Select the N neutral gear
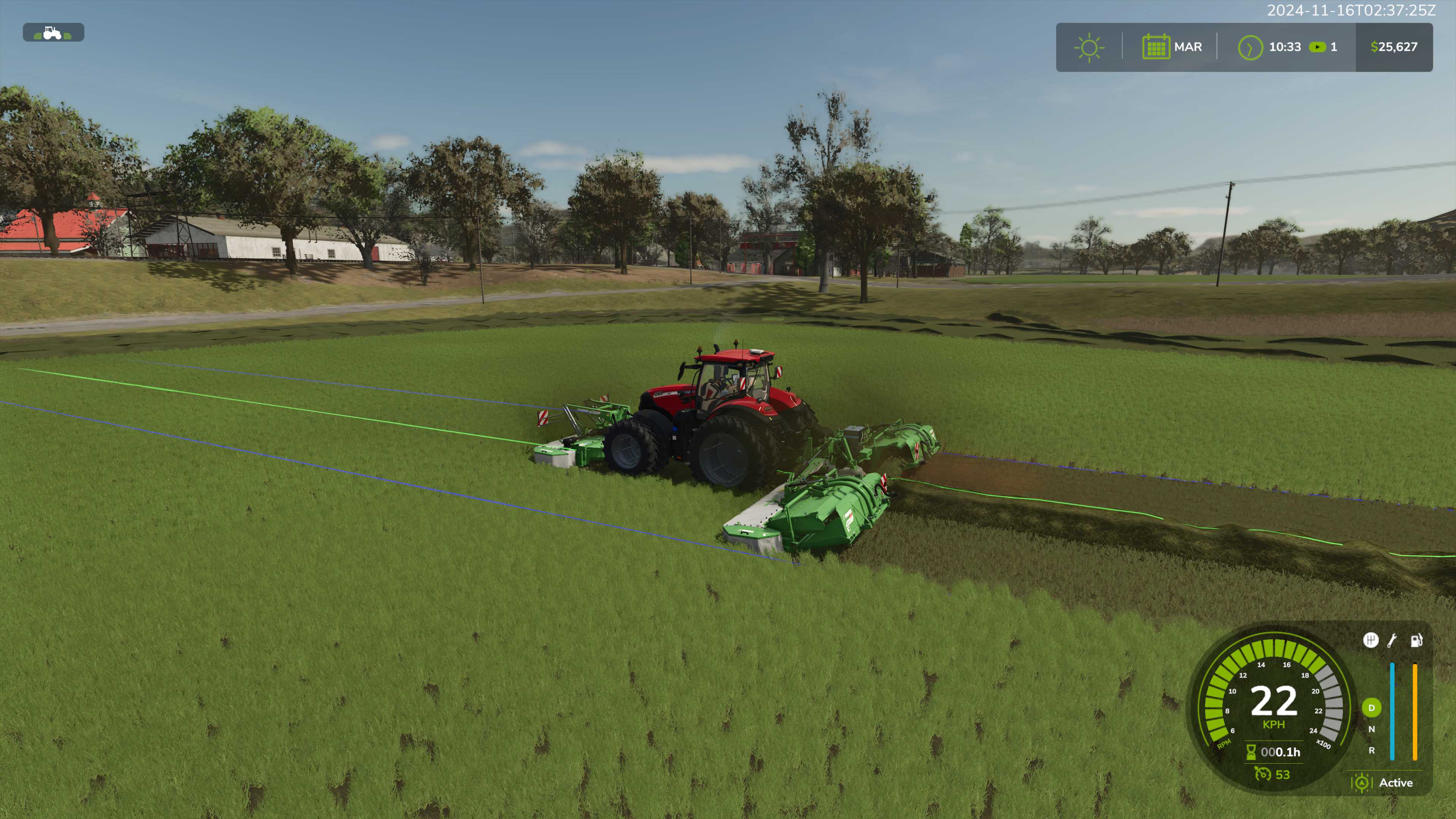Screen dimensions: 1456x819 [1371, 729]
